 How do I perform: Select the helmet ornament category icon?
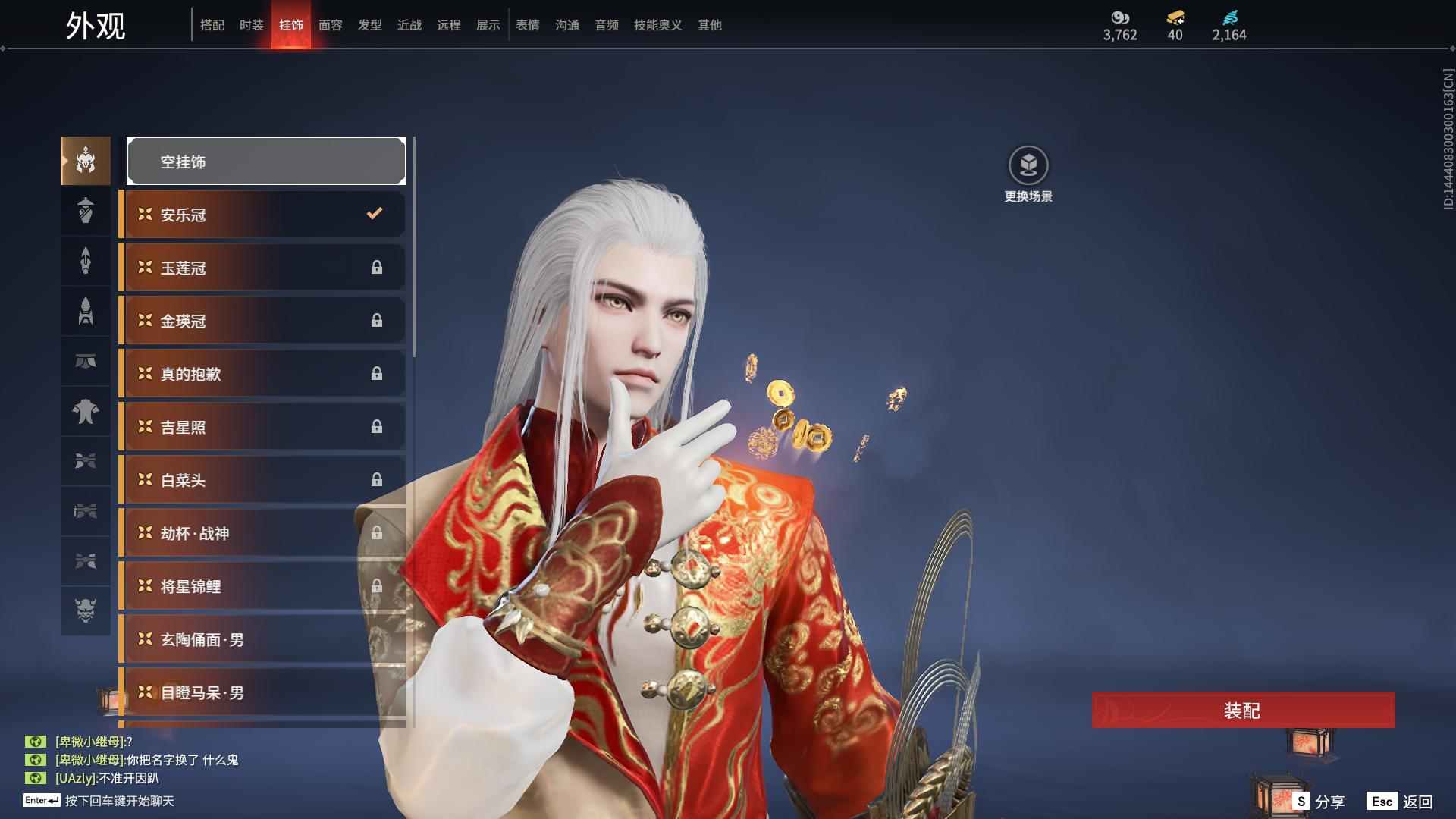(86, 161)
